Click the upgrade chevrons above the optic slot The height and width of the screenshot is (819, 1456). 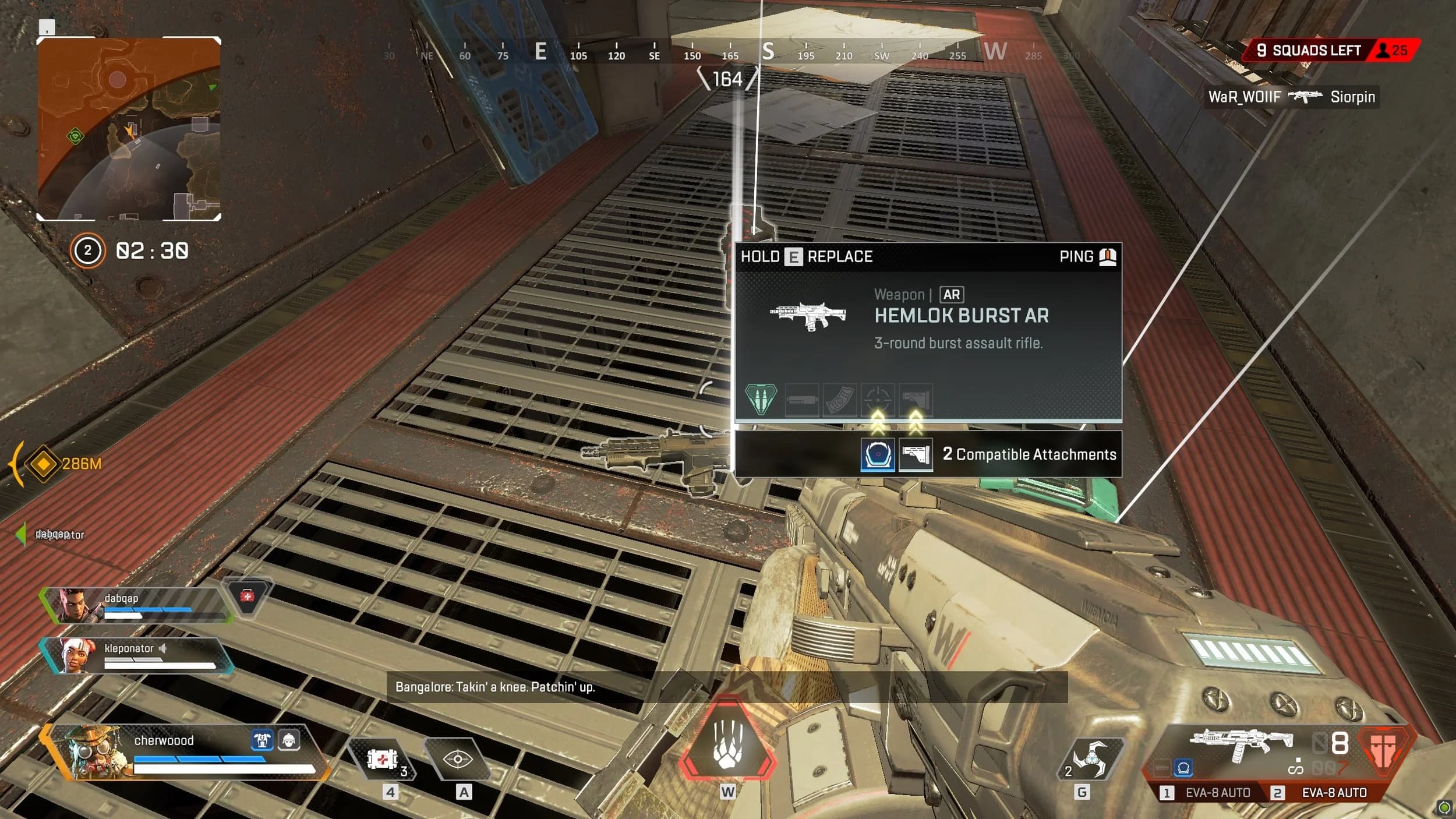coord(878,421)
